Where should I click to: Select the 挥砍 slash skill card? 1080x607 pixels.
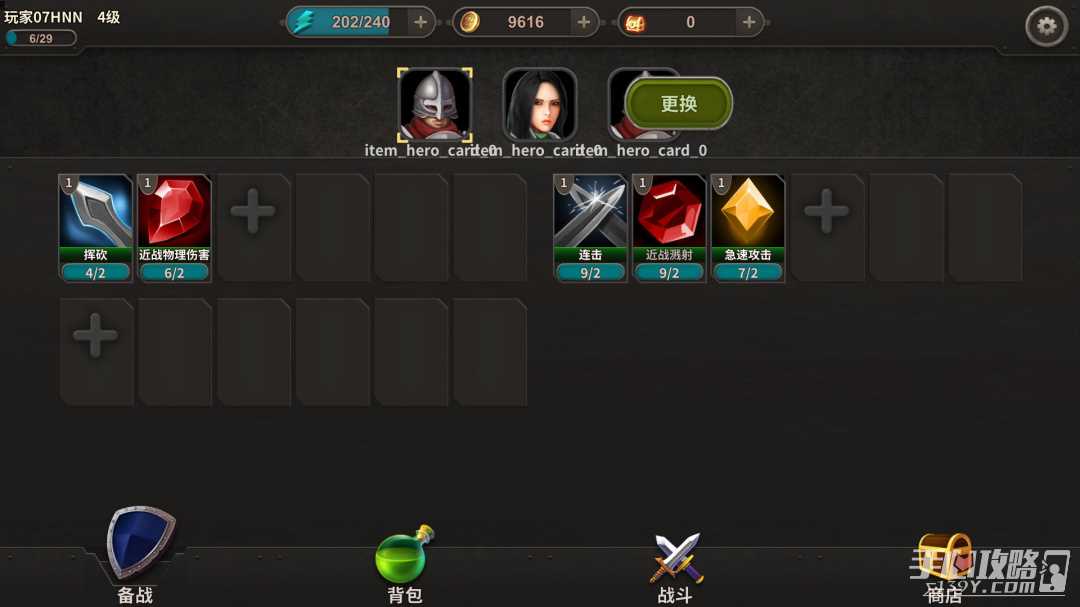(x=96, y=228)
